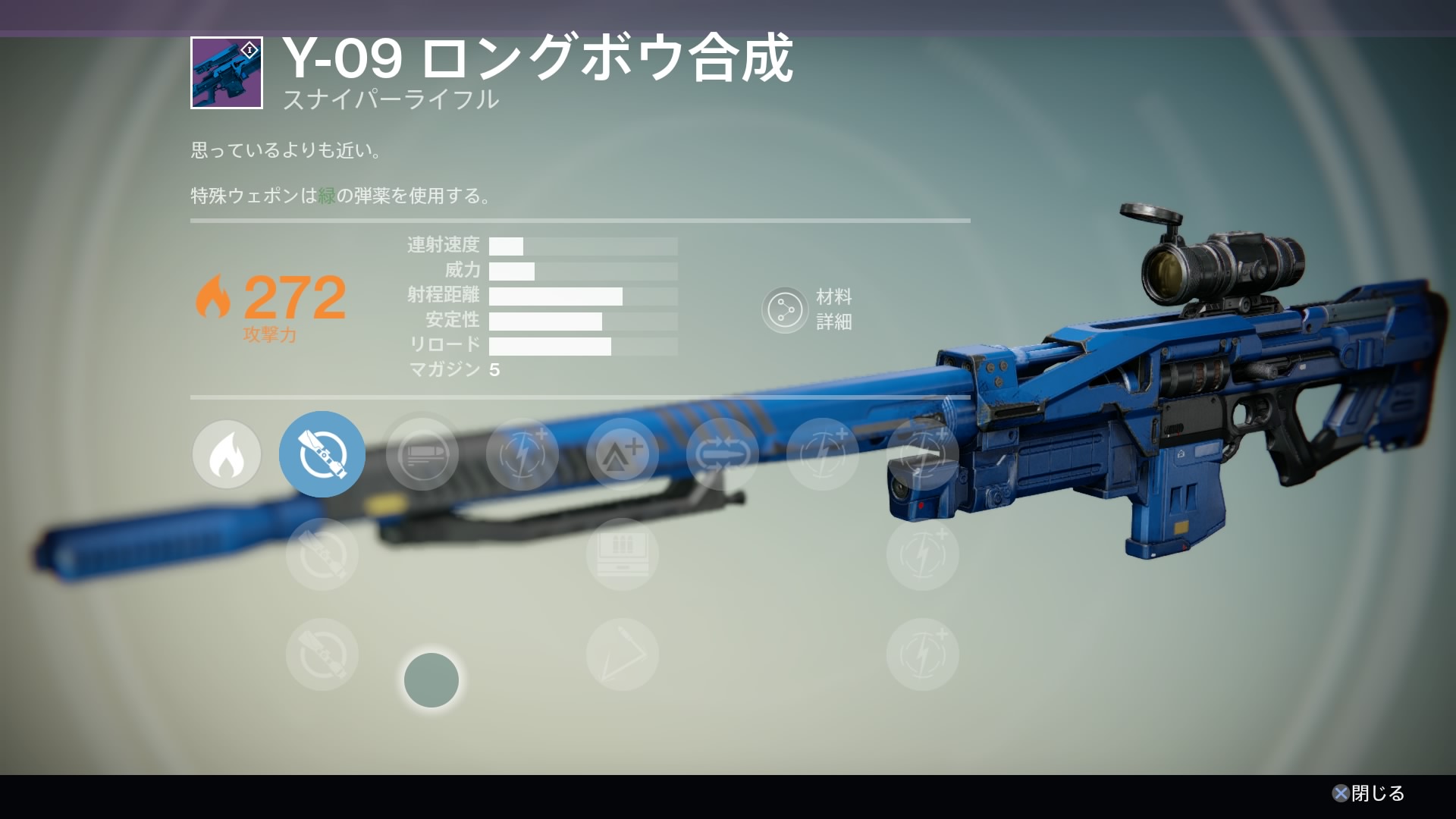Click the Y-09 Longbow weapon thumbnail
The width and height of the screenshot is (1456, 819).
point(227,73)
